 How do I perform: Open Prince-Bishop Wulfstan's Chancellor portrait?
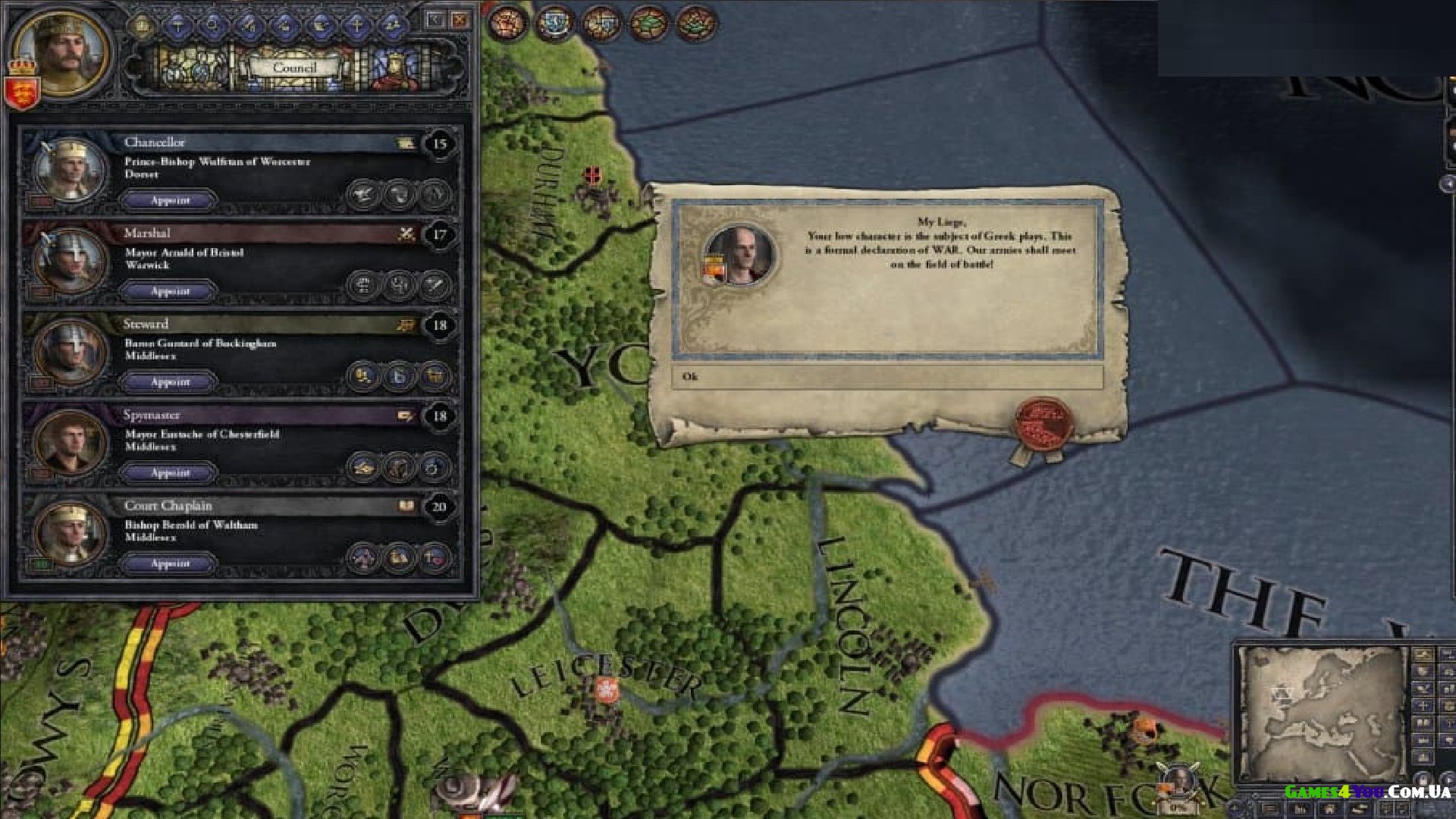[70, 168]
